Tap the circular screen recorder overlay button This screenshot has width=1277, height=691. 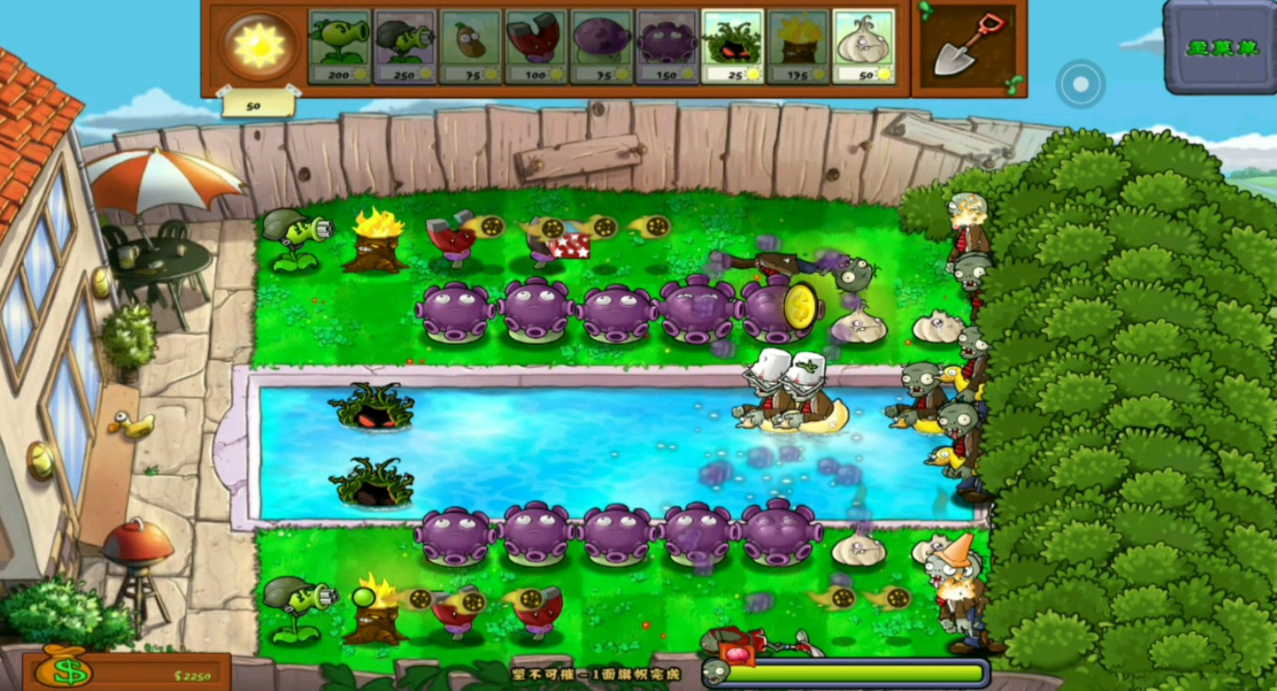[x=1080, y=84]
